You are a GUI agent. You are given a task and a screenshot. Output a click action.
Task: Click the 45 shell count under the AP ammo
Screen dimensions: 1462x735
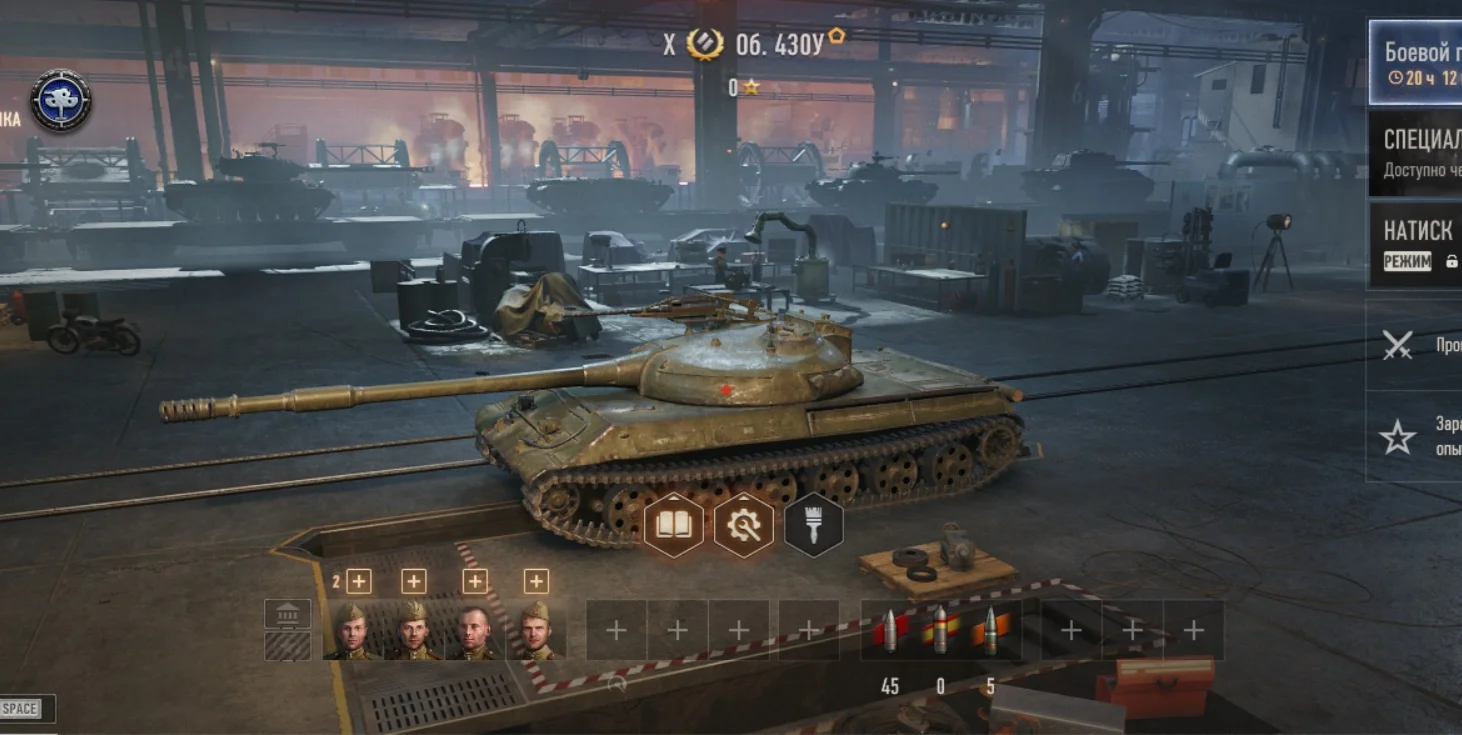tap(891, 687)
